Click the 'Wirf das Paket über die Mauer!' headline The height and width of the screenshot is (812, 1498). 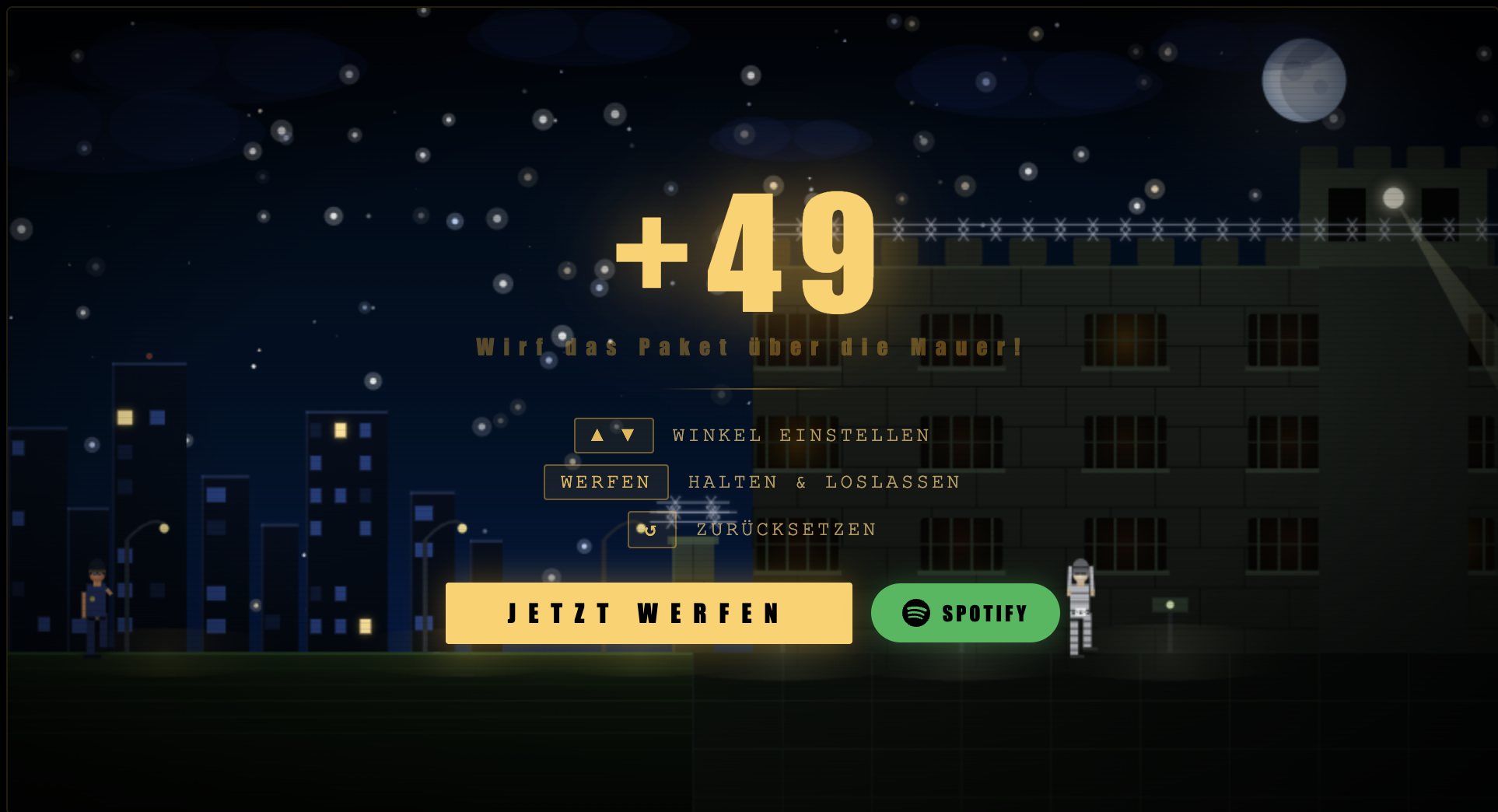(x=748, y=348)
